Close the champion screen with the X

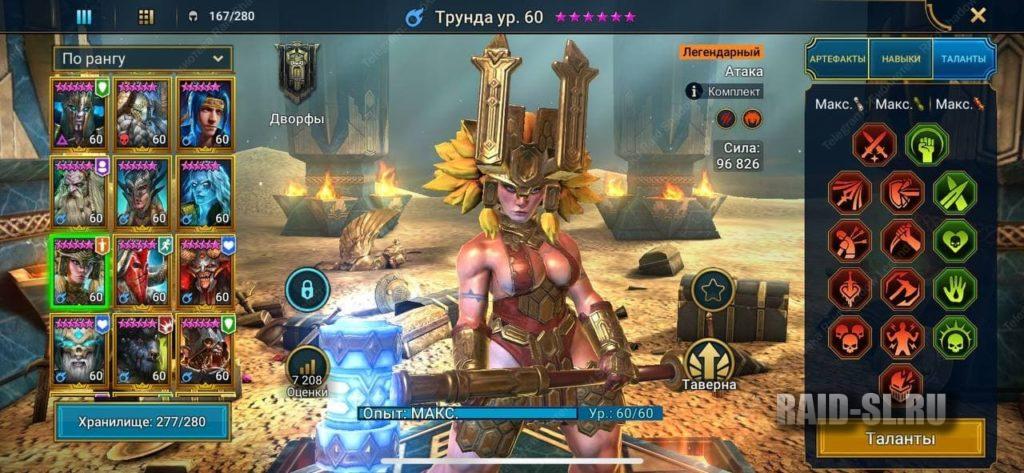point(978,15)
